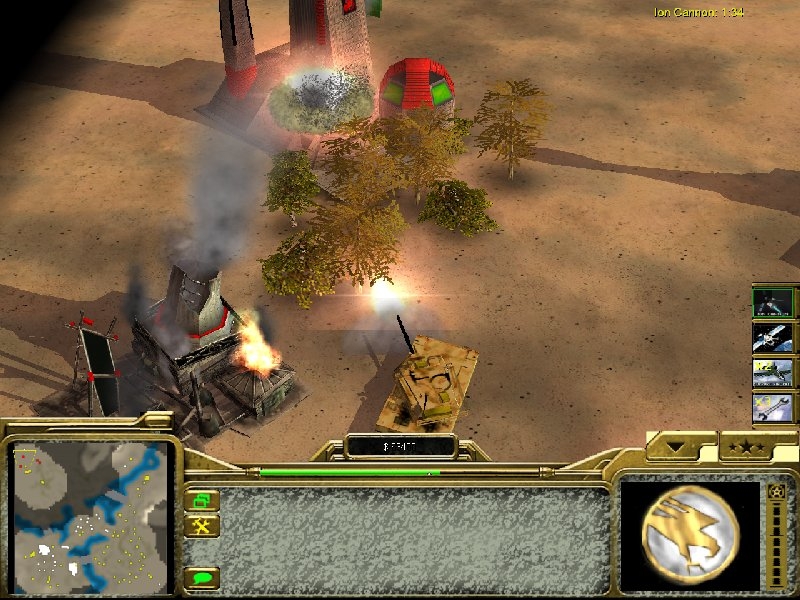Open the options via crossed-tools button

[202, 525]
